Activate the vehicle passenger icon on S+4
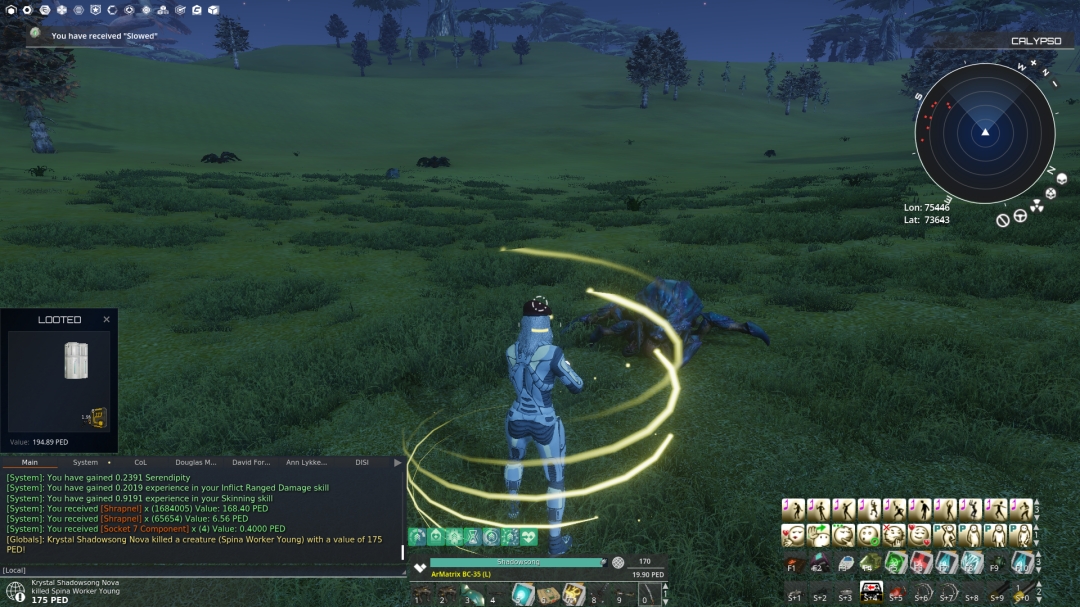 click(x=871, y=592)
